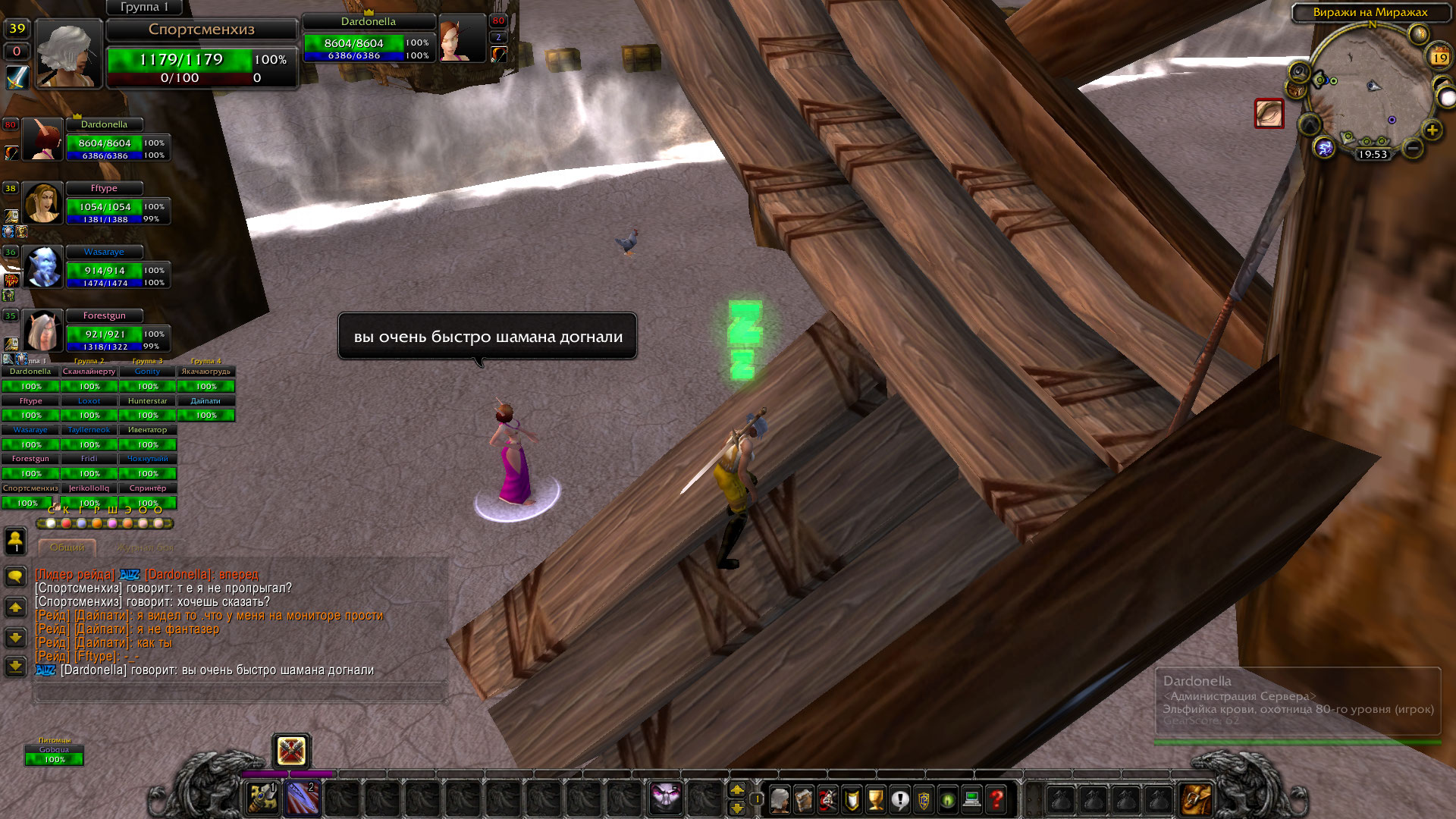
Task: Select Wasaraye's party portrait frame
Action: click(42, 267)
